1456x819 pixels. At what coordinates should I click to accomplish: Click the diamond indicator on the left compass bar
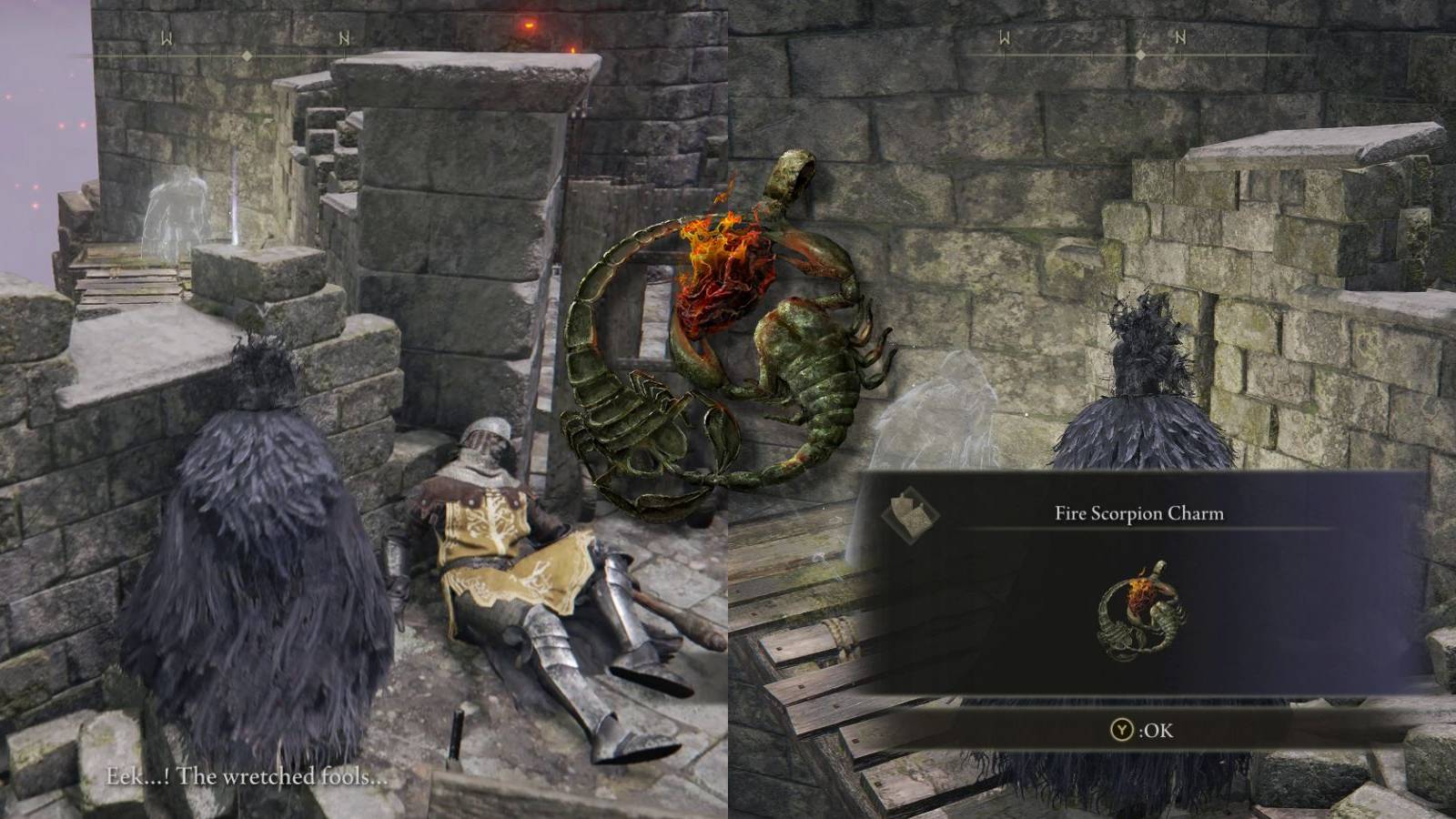click(x=248, y=56)
